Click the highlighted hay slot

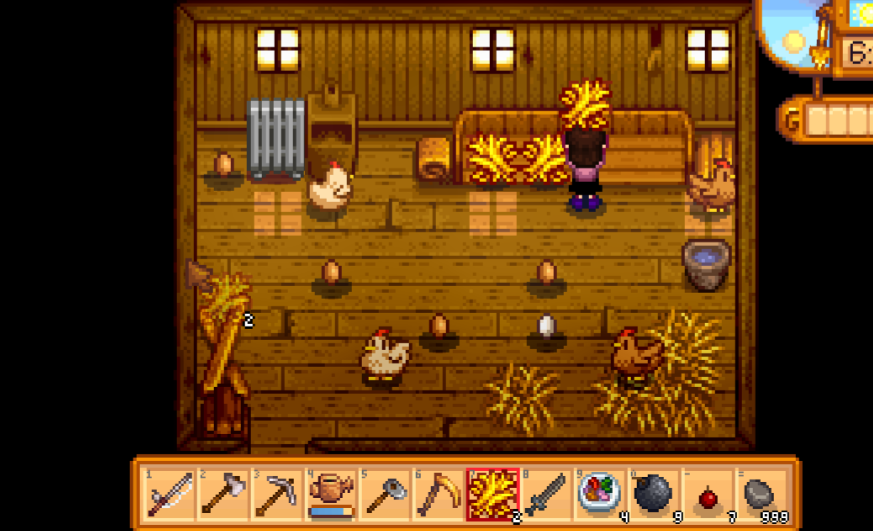coord(491,494)
